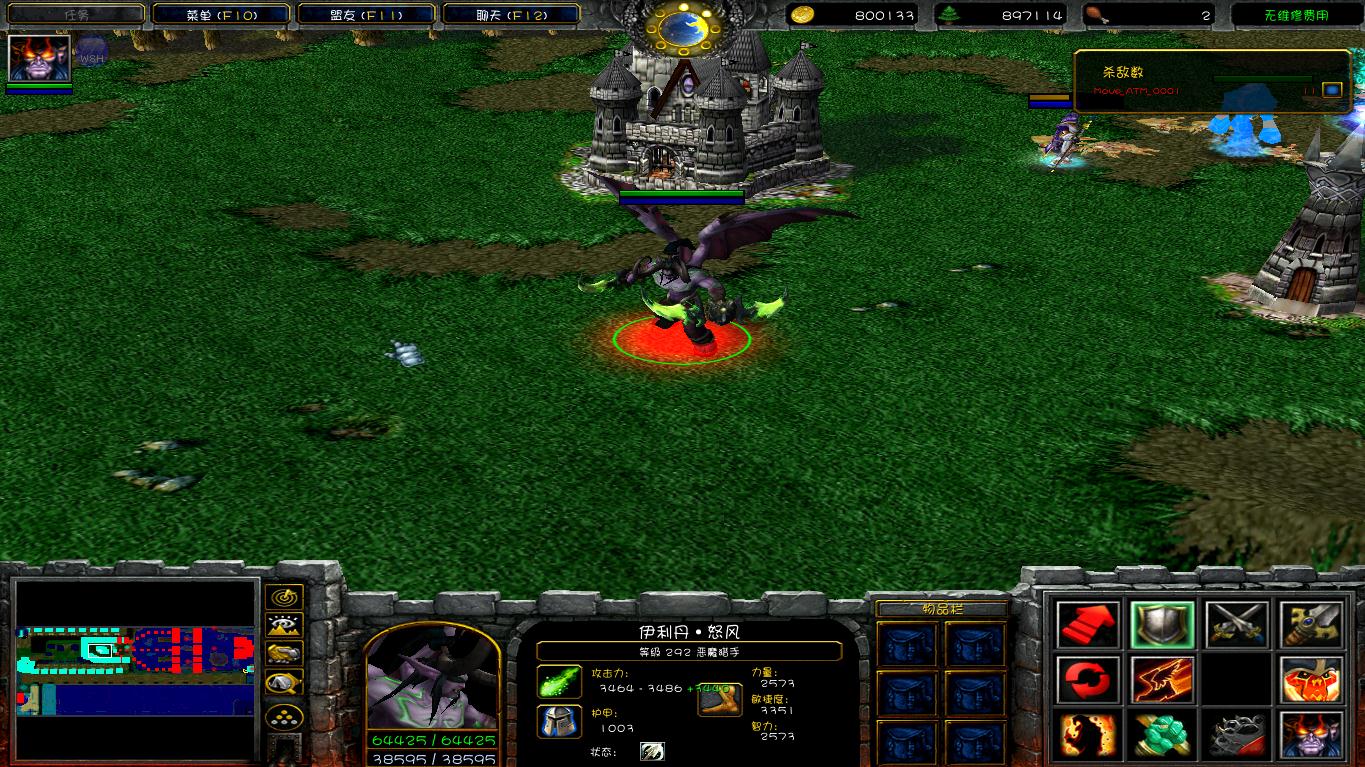Activate the highlighted shield command
Image resolution: width=1365 pixels, height=767 pixels.
pos(1162,624)
